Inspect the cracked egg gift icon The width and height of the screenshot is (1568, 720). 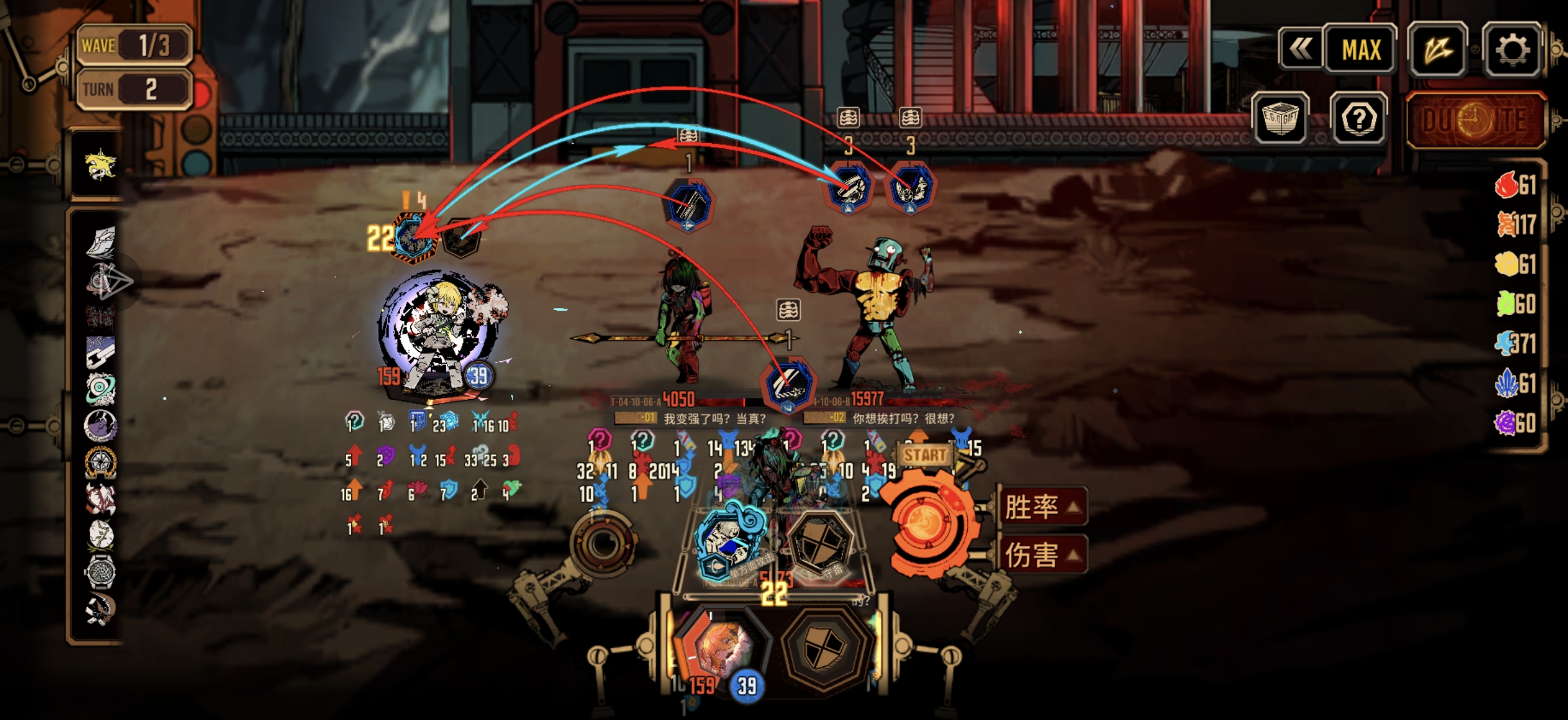(100, 535)
